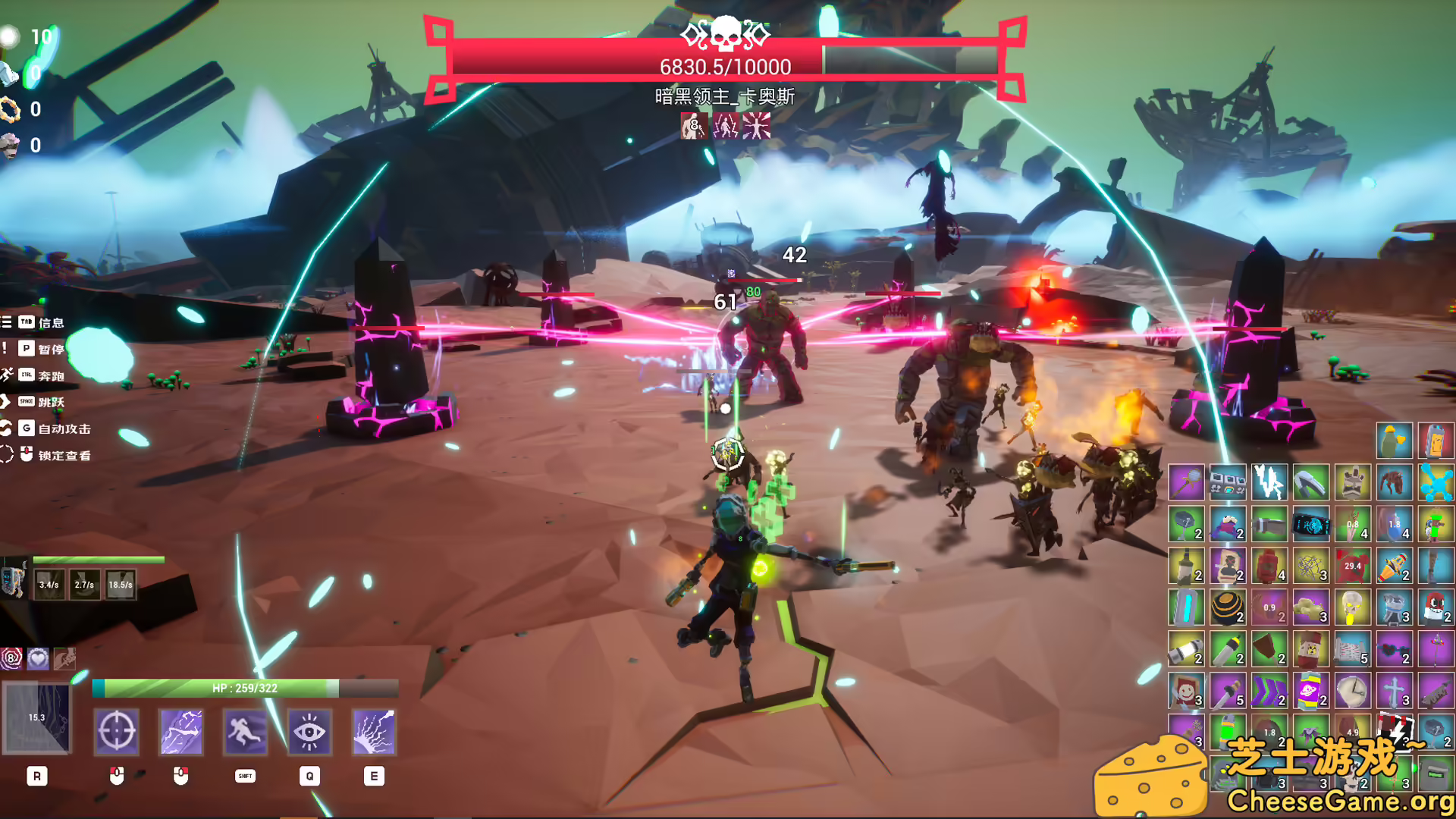
Task: Select the pocket watch clock item
Action: (1351, 691)
